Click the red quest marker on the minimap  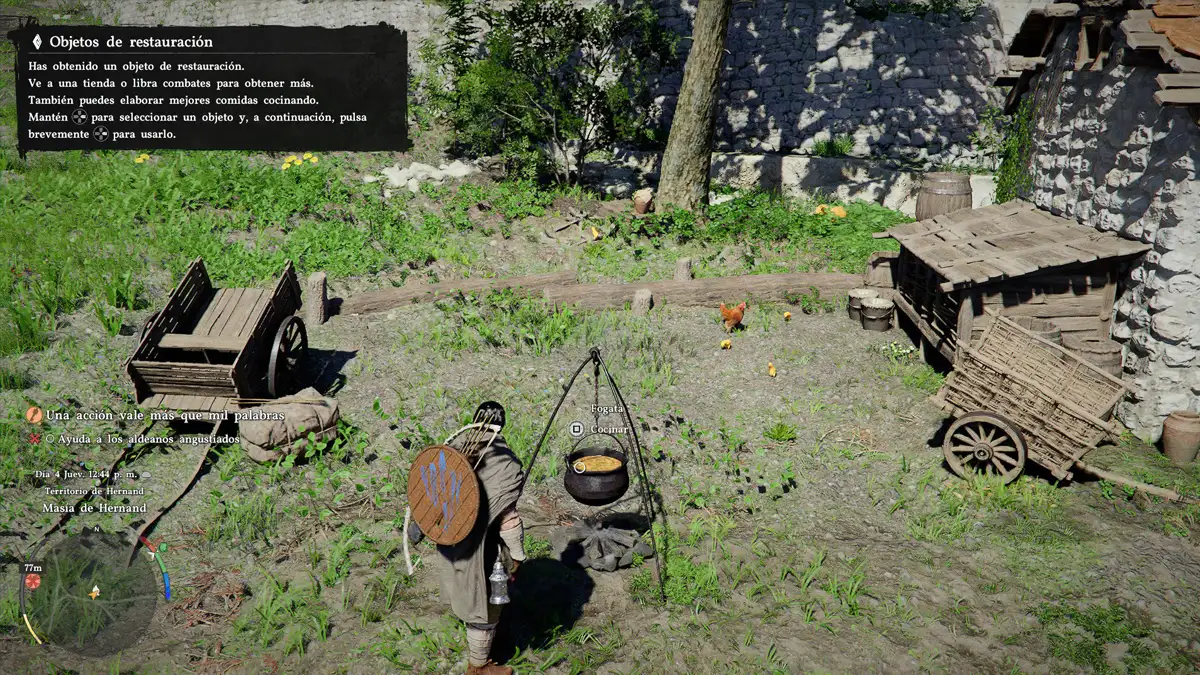33,581
